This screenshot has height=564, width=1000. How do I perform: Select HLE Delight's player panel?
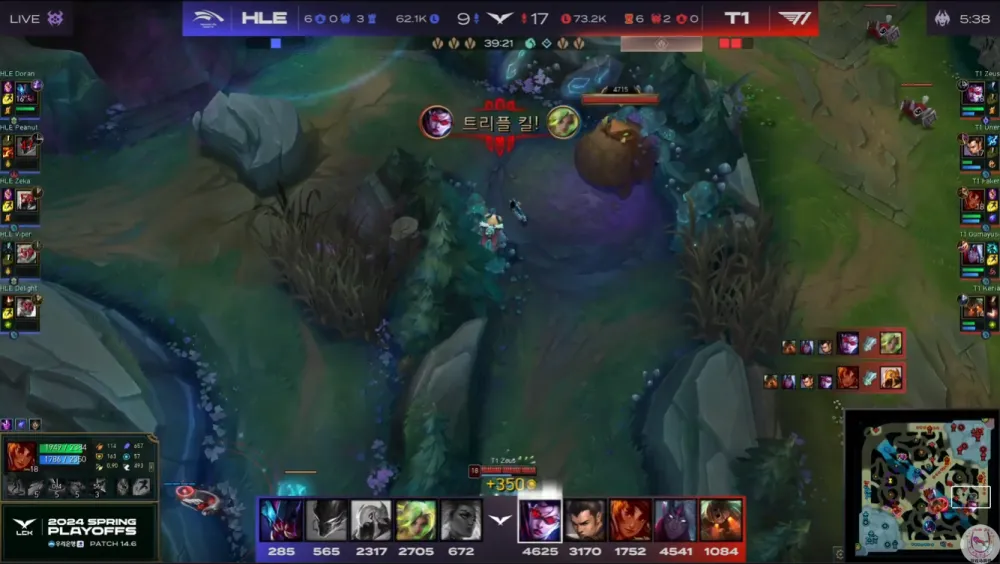coord(20,307)
